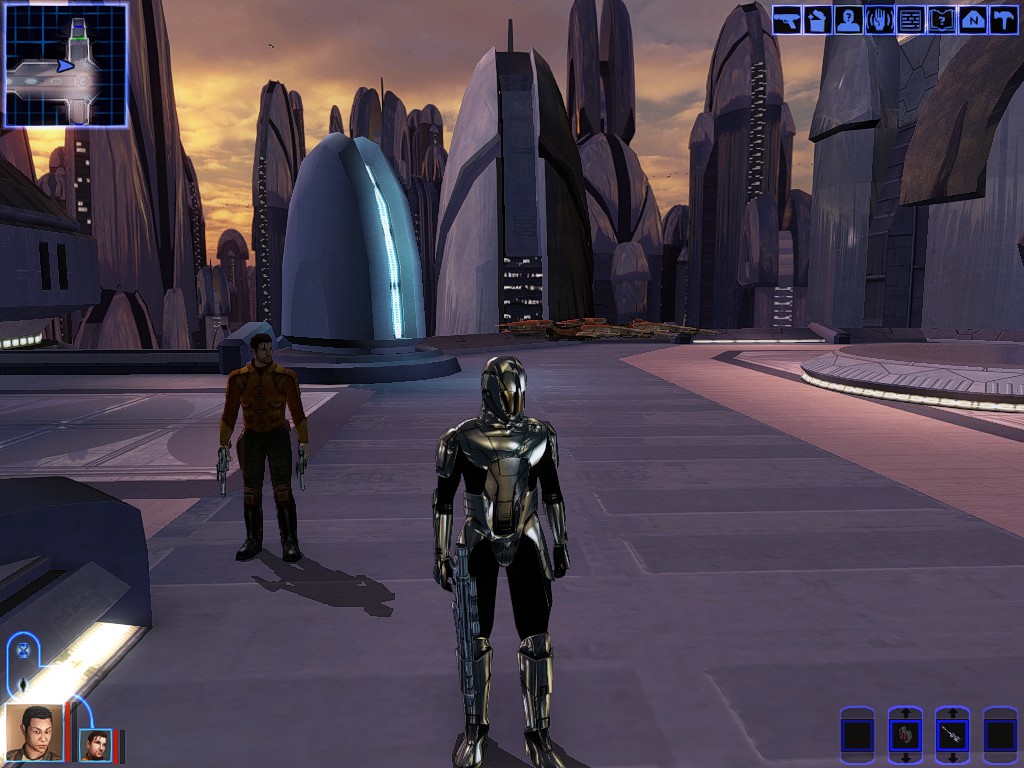Use the medical item action slot
This screenshot has height=768, width=1024.
905,736
